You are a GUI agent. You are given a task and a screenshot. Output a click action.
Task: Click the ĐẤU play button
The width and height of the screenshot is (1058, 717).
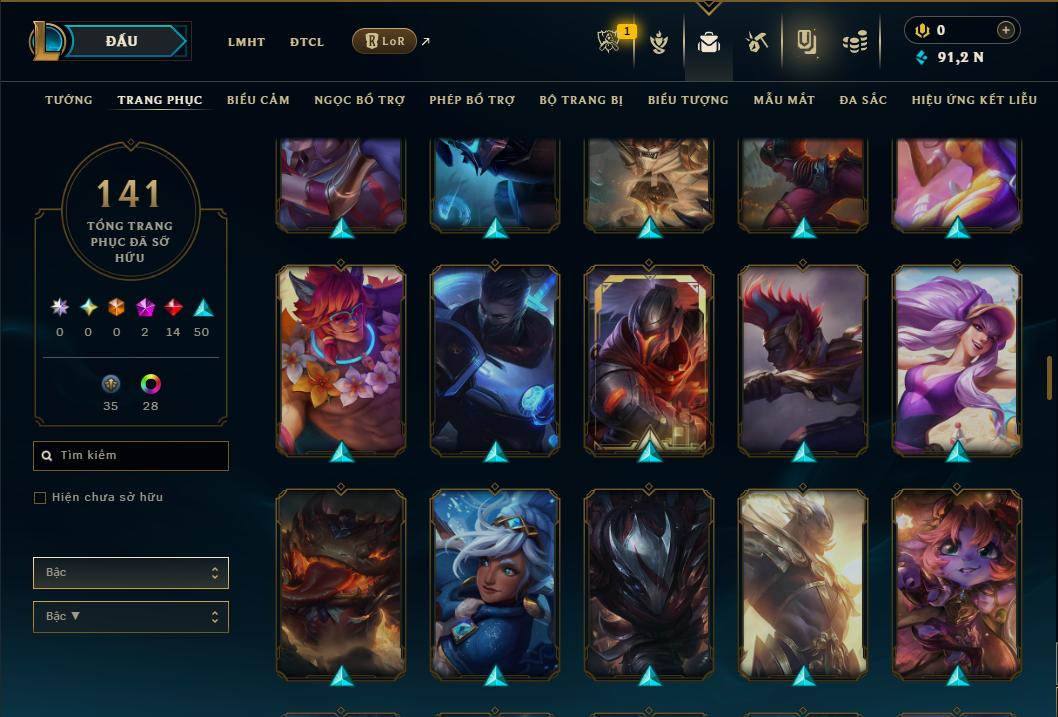coord(122,41)
